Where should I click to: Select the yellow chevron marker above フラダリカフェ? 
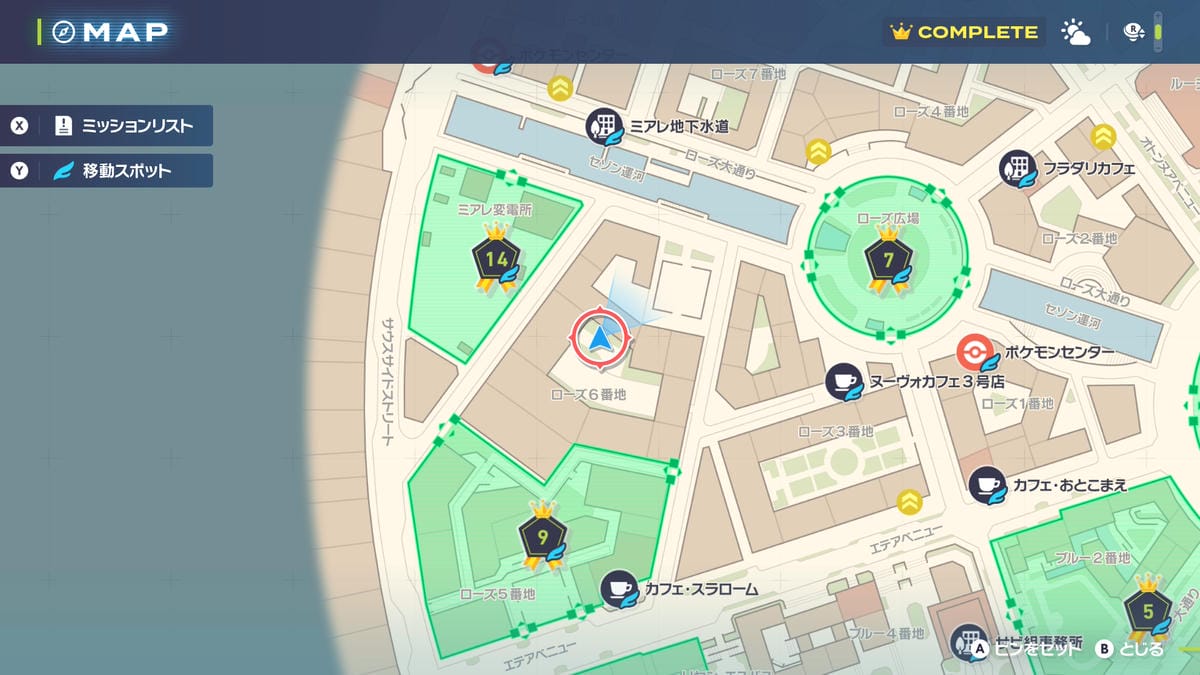point(1103,136)
